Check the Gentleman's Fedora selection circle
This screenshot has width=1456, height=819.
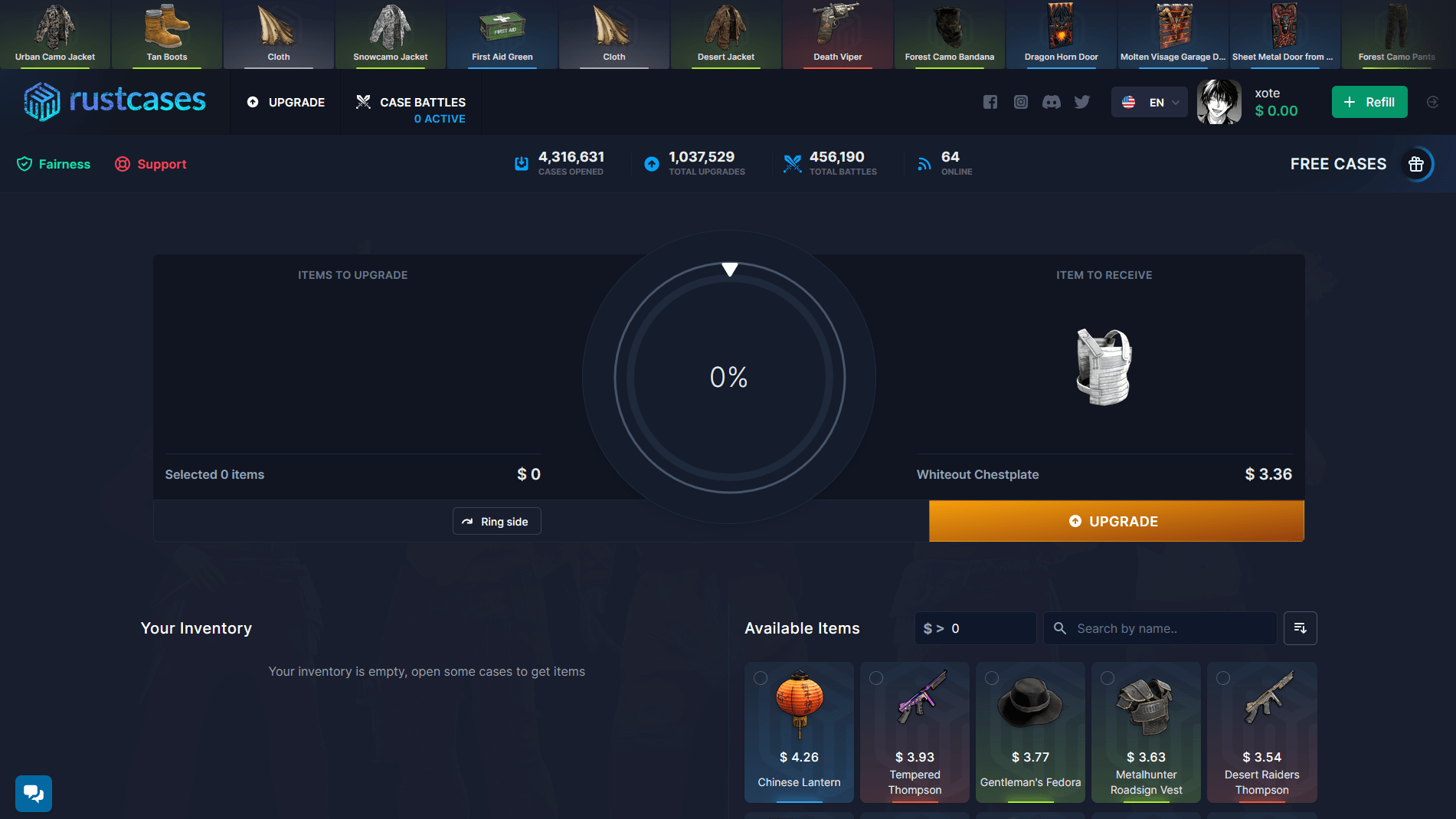click(x=992, y=677)
